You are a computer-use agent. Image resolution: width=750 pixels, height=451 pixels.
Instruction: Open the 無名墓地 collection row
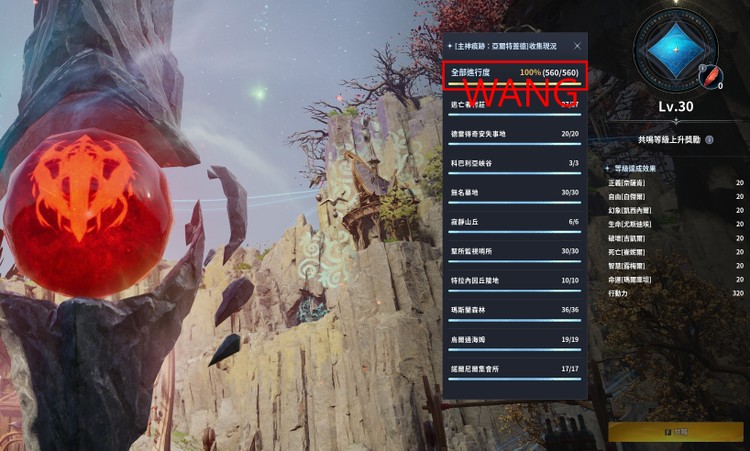coord(514,192)
